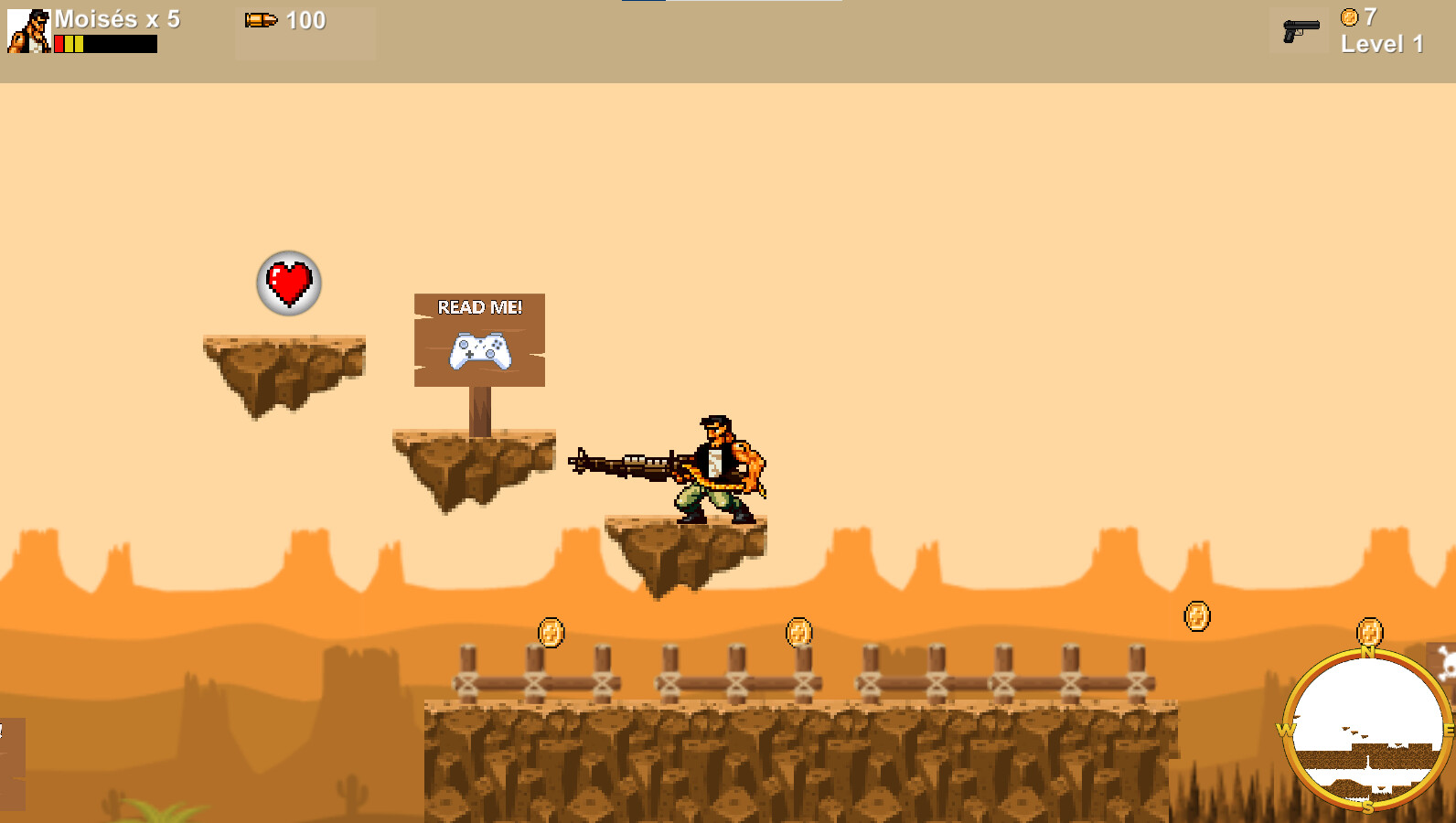This screenshot has height=823, width=1456.
Task: Click the rightmost coin above the cliff
Action: tap(1198, 615)
